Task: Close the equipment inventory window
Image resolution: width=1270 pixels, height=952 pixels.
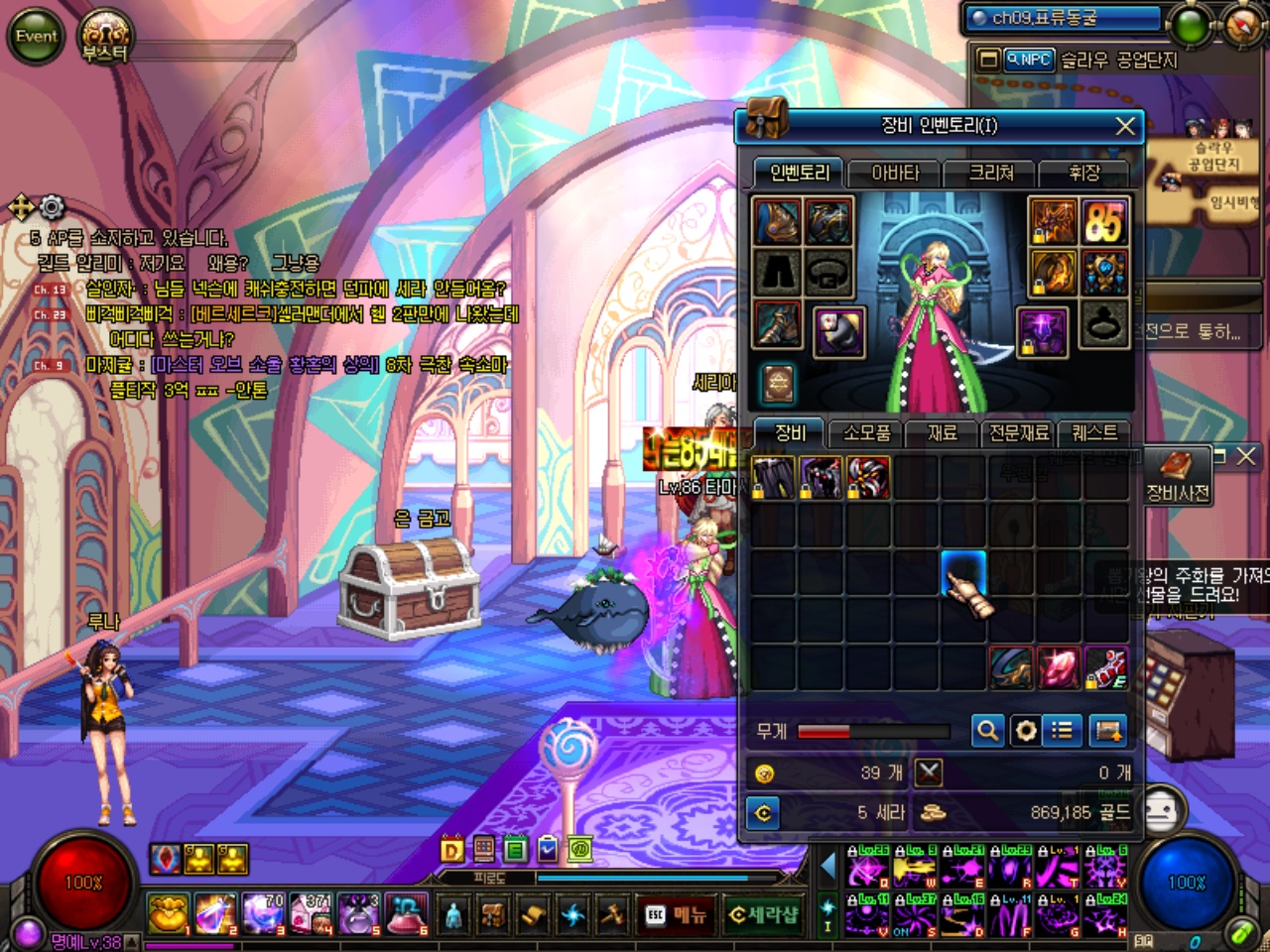Action: point(1125,126)
